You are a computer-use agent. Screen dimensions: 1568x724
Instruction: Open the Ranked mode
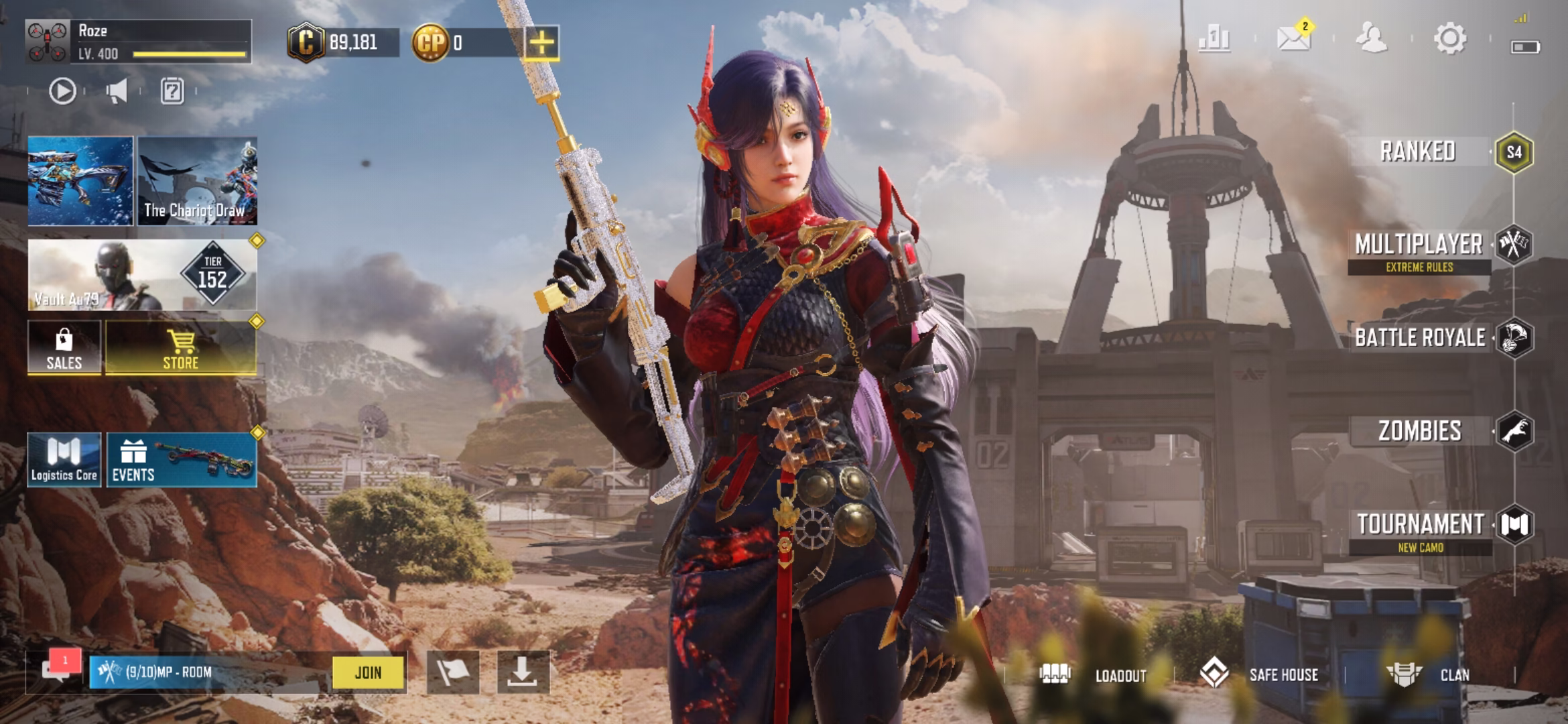(x=1419, y=152)
